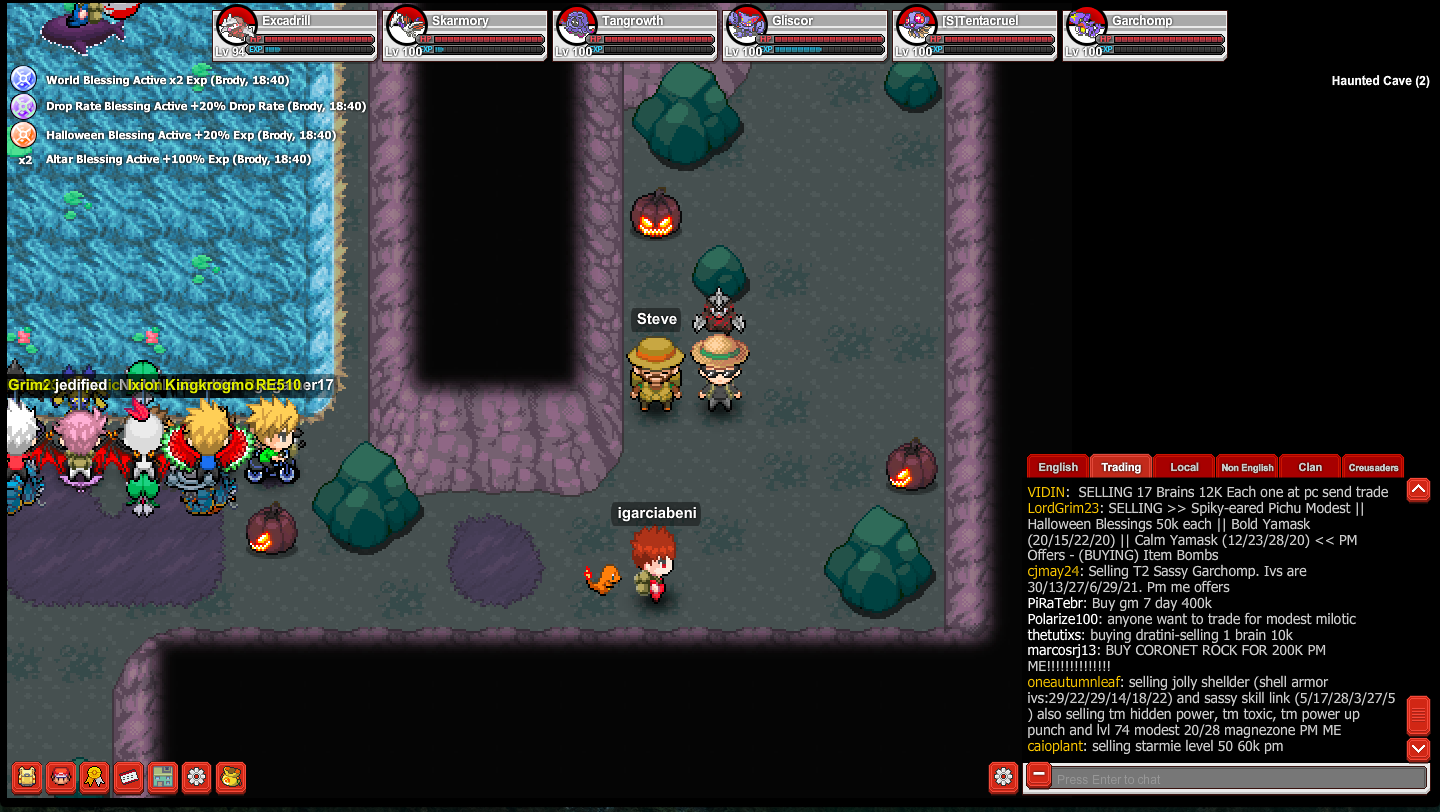Screen dimensions: 1440x812
Task: Click the Halloween Blessing icon
Action: coord(27,133)
